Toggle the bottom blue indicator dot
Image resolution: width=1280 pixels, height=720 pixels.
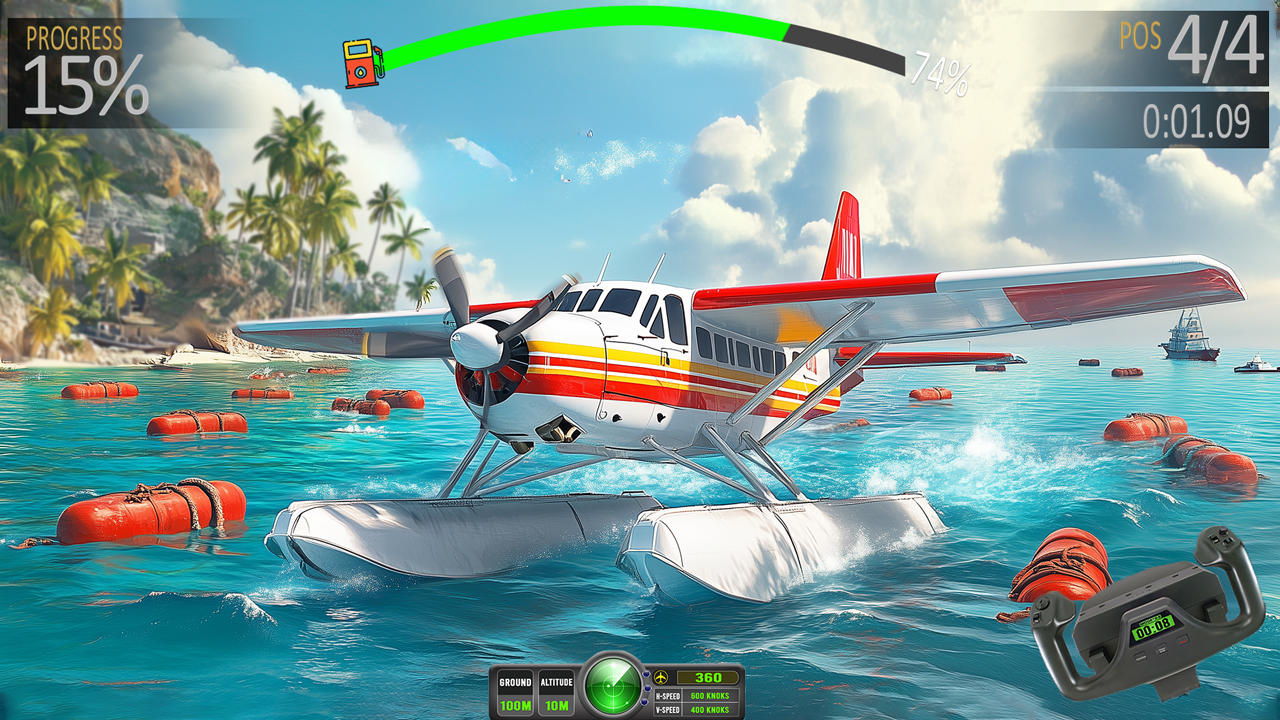[643, 703]
